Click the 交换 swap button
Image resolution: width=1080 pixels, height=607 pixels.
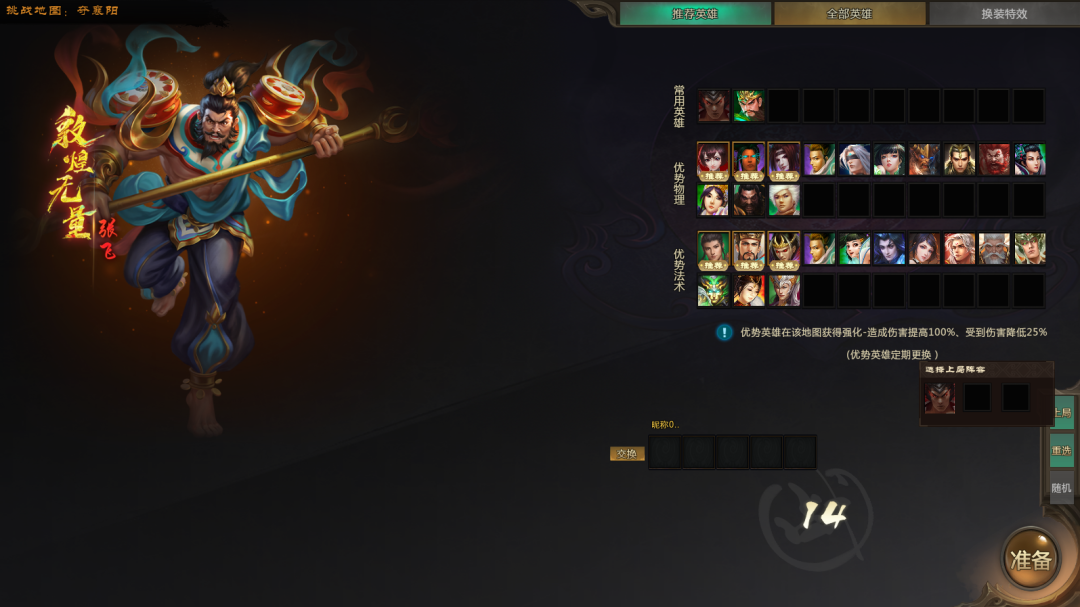[x=627, y=453]
